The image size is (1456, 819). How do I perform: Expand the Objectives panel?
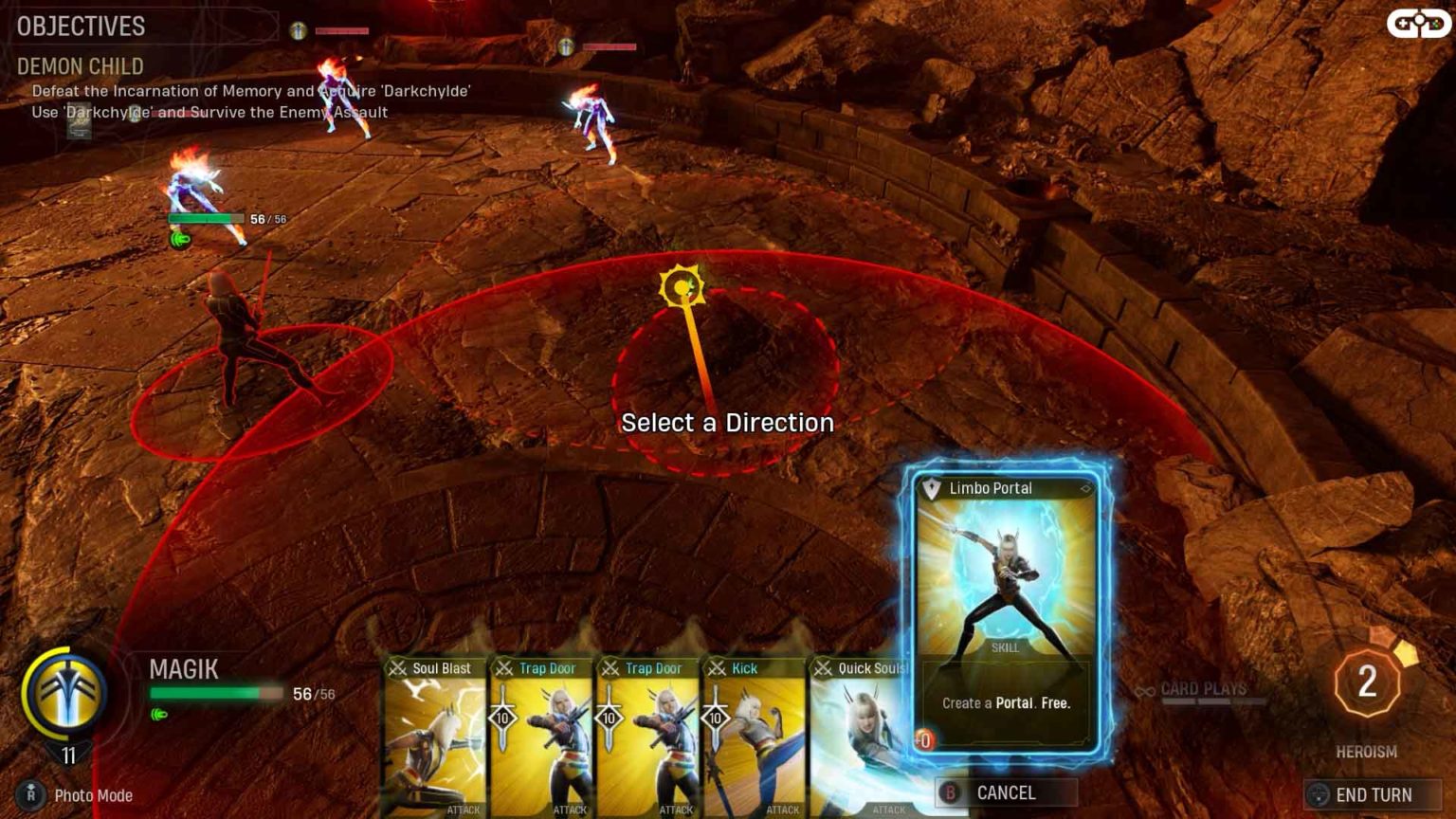click(81, 27)
